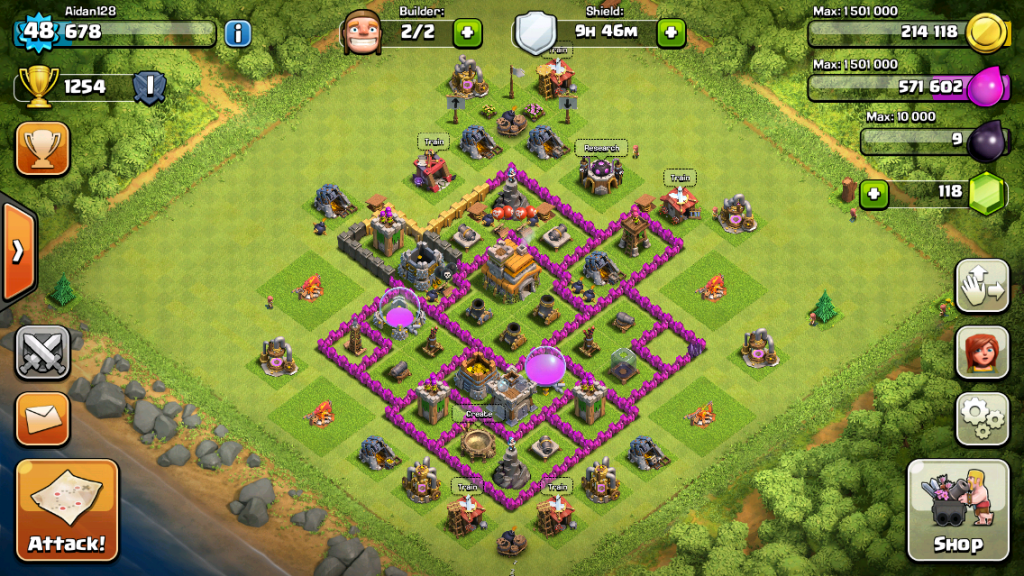The width and height of the screenshot is (1024, 576).
Task: Click the level 48 experience star
Action: (x=37, y=31)
